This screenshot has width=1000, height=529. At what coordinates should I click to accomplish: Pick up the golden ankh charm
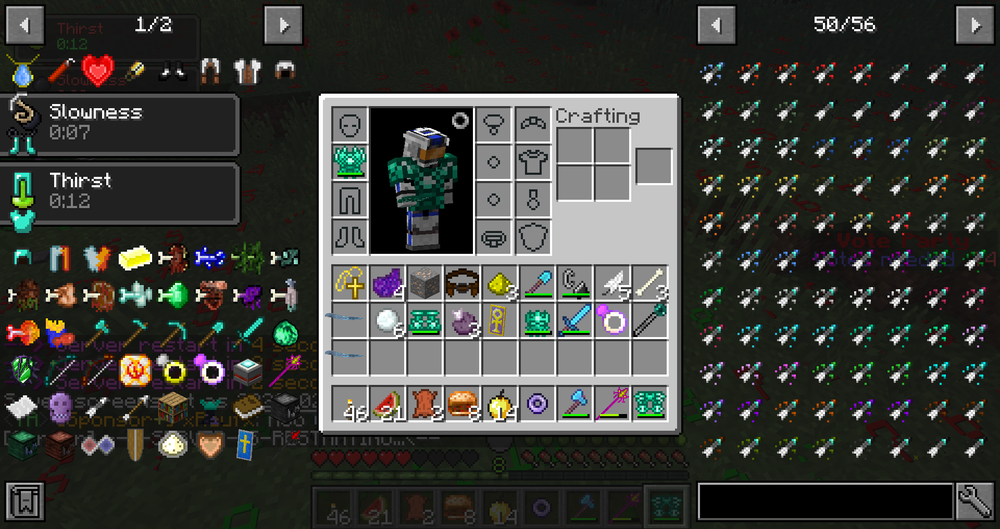pos(500,321)
